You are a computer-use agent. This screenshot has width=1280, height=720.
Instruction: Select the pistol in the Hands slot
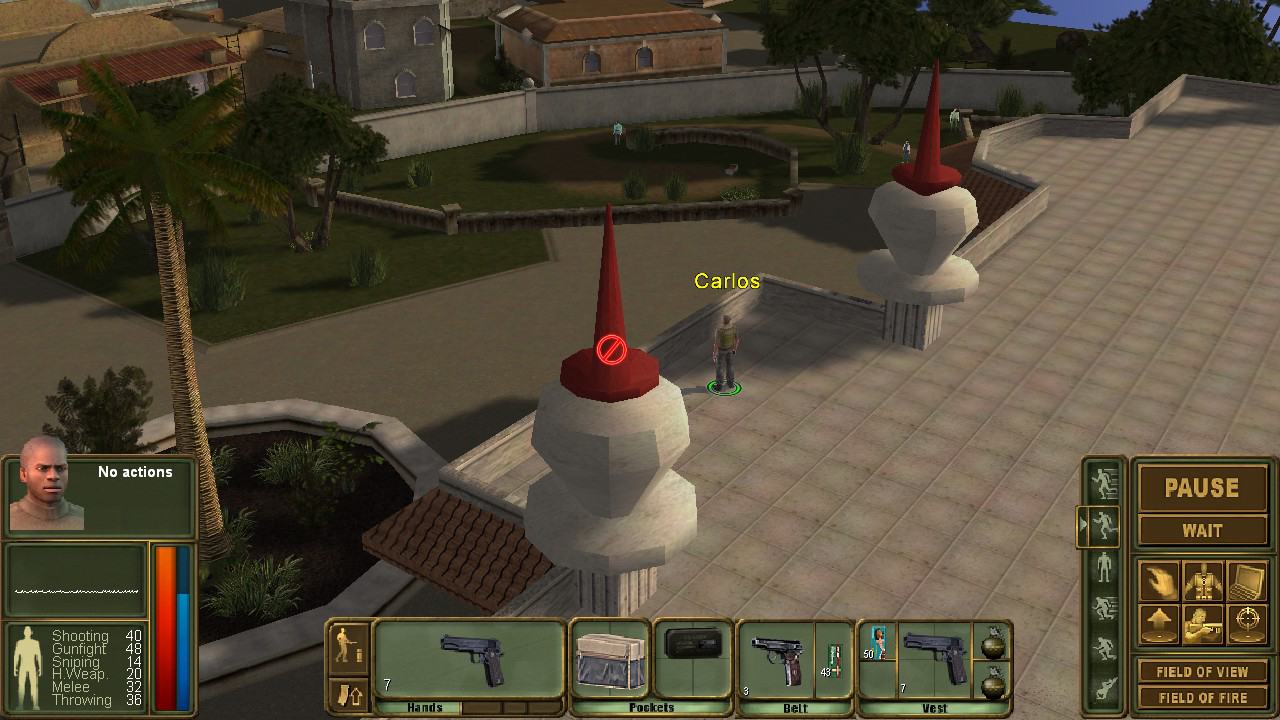point(472,657)
